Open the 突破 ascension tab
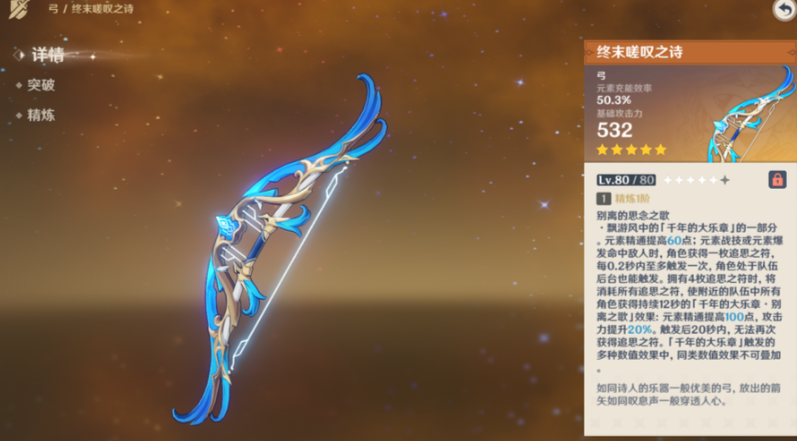Image resolution: width=797 pixels, height=441 pixels. (41, 86)
